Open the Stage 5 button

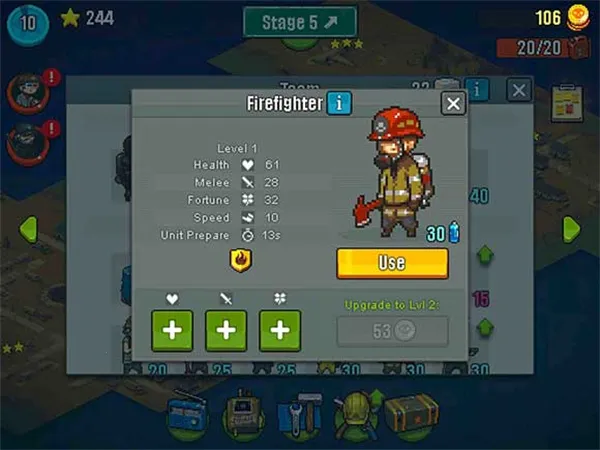pos(300,22)
